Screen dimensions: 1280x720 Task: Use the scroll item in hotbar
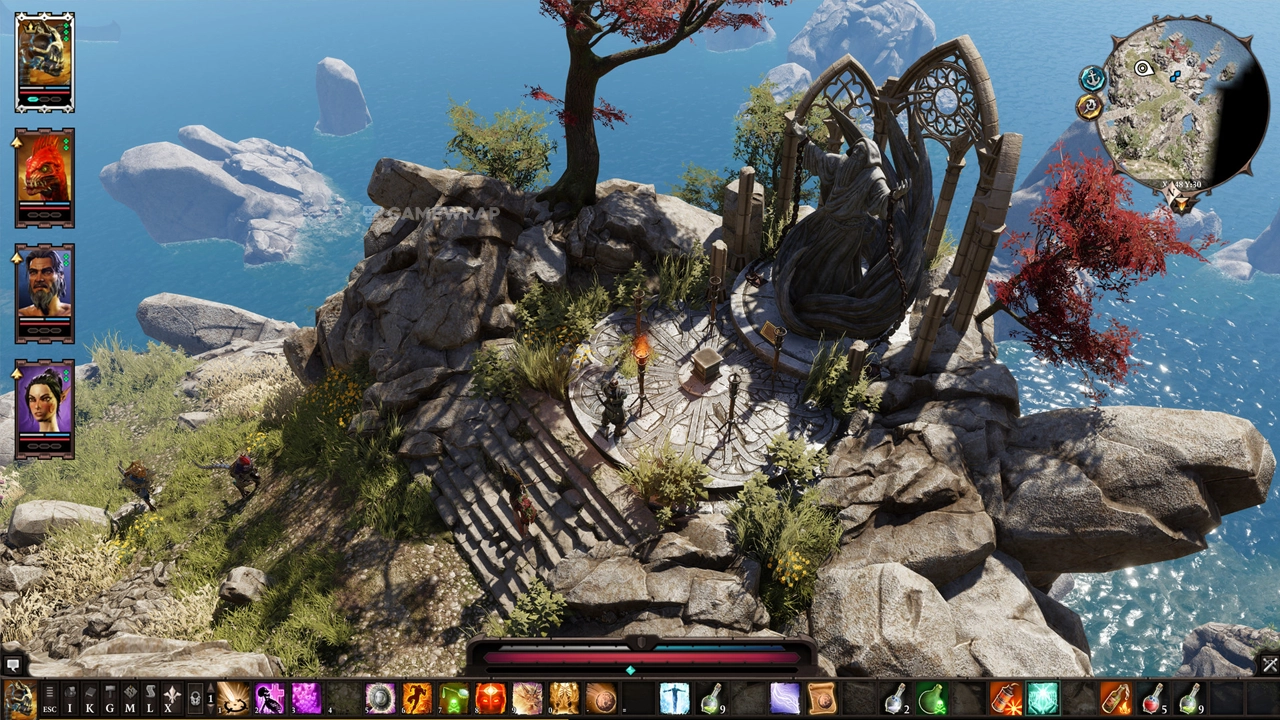(x=822, y=698)
